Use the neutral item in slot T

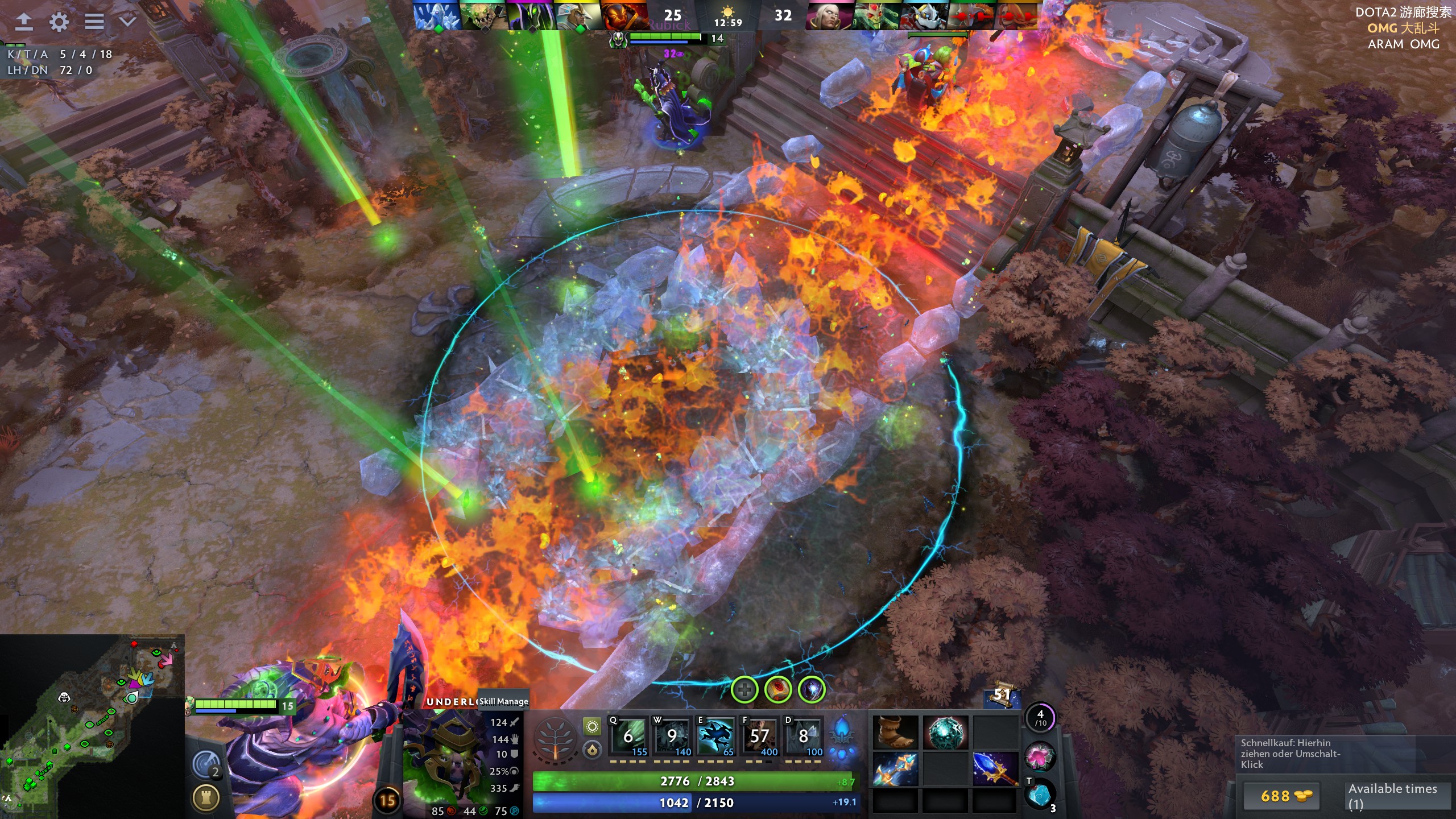point(1040,794)
